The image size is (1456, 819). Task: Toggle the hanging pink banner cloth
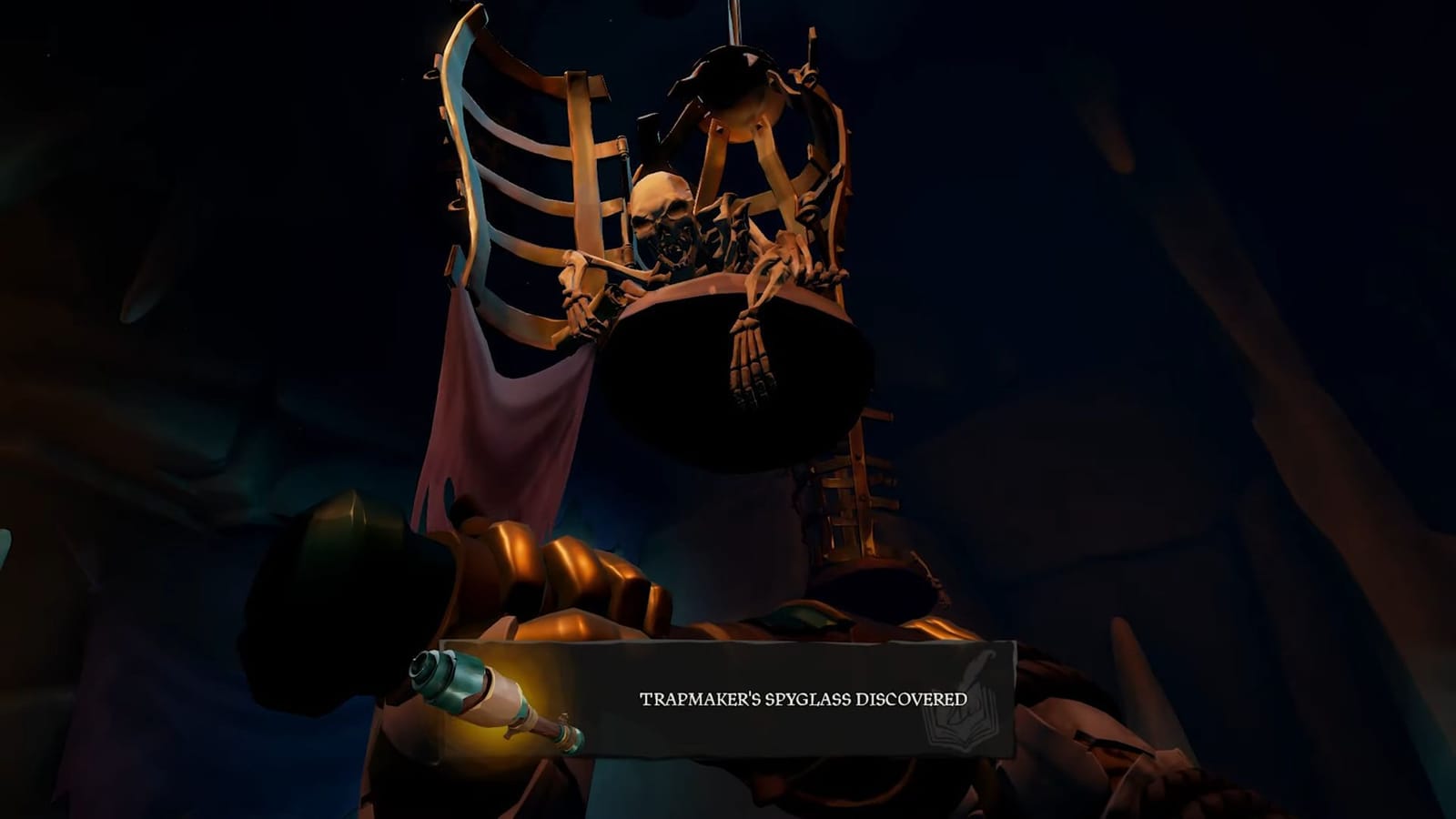point(473,409)
